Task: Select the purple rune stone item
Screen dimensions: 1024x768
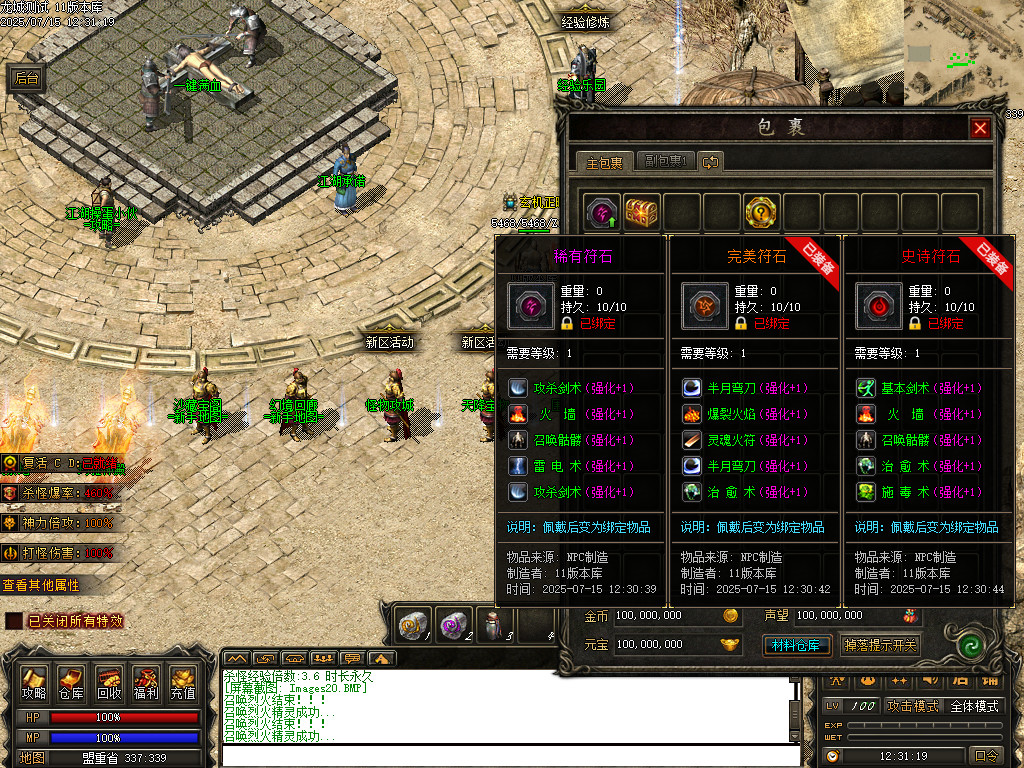Action: 602,212
